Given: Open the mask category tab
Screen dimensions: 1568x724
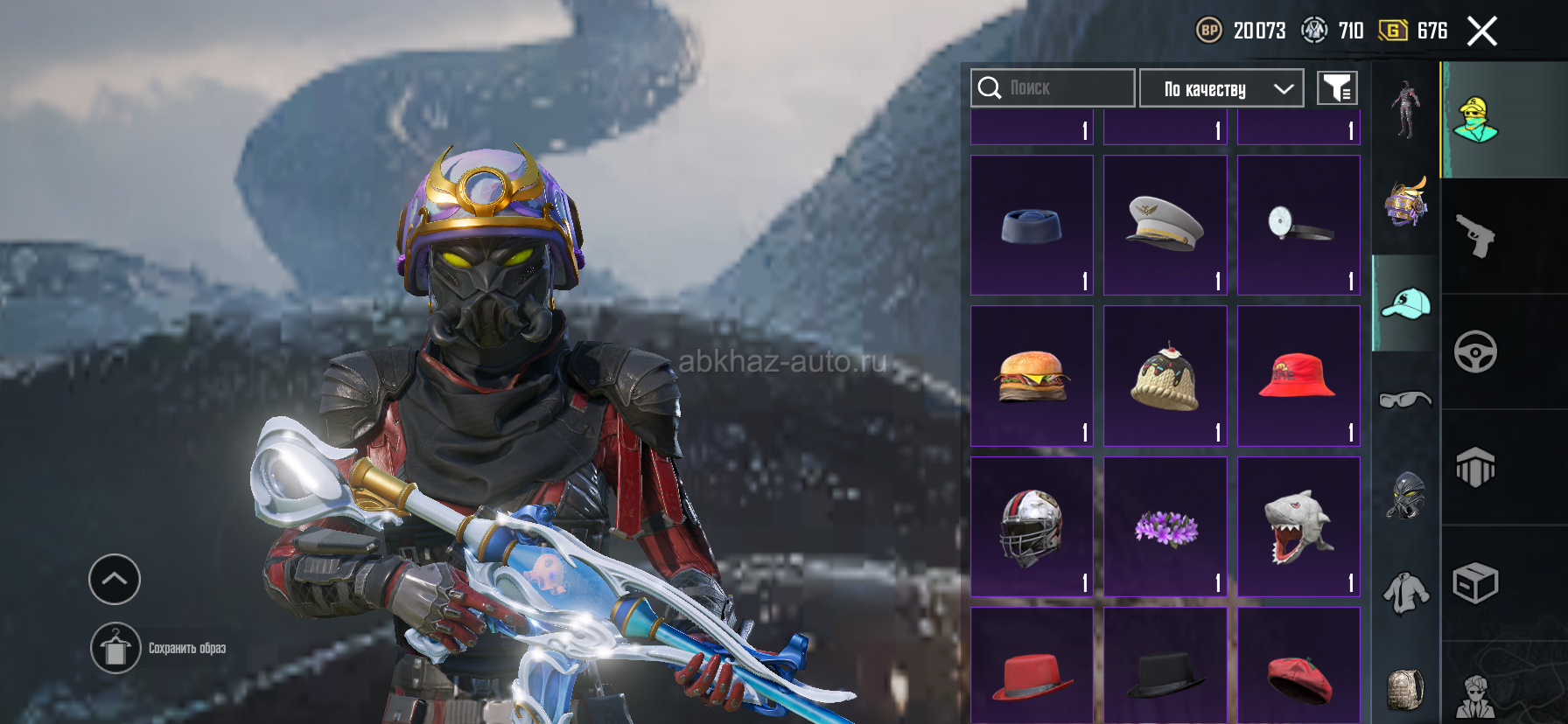Looking at the screenshot, I should pos(1405,496).
